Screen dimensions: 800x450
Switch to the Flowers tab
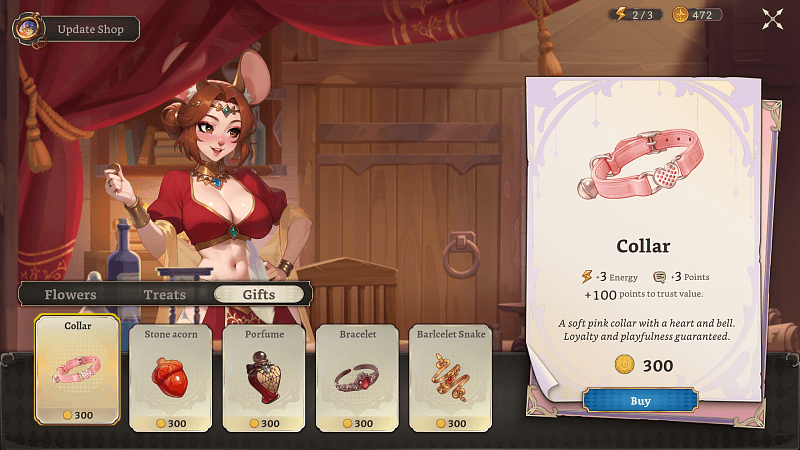tap(71, 295)
